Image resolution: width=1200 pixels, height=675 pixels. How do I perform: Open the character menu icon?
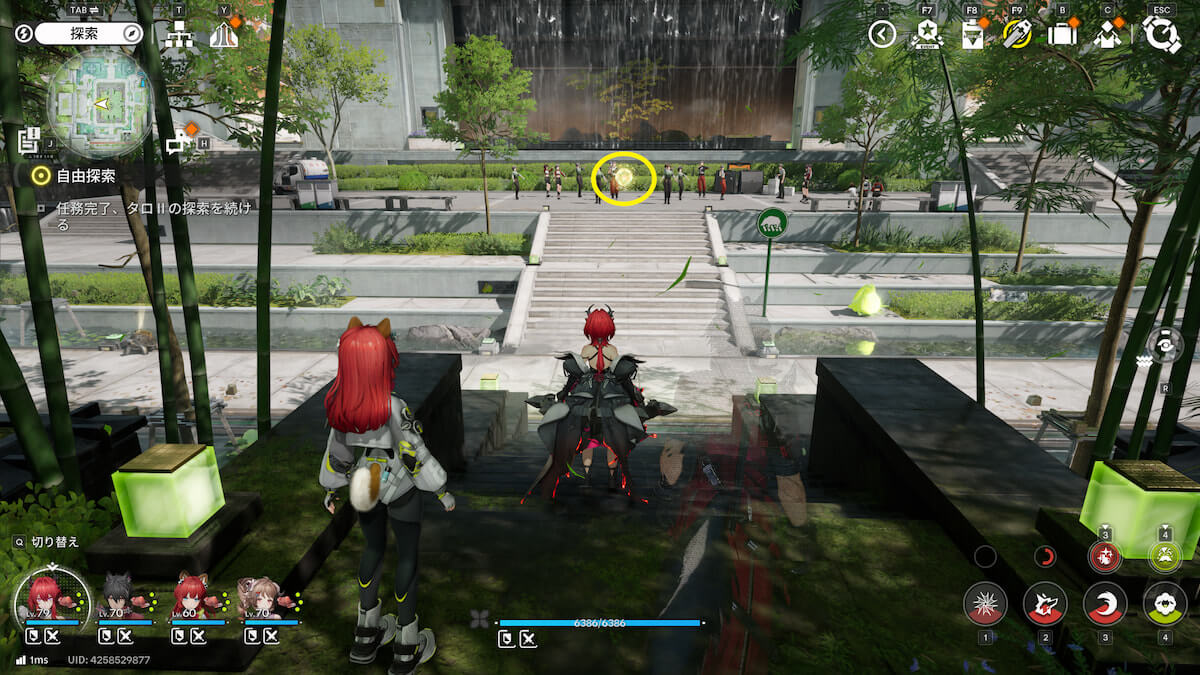click(1107, 35)
